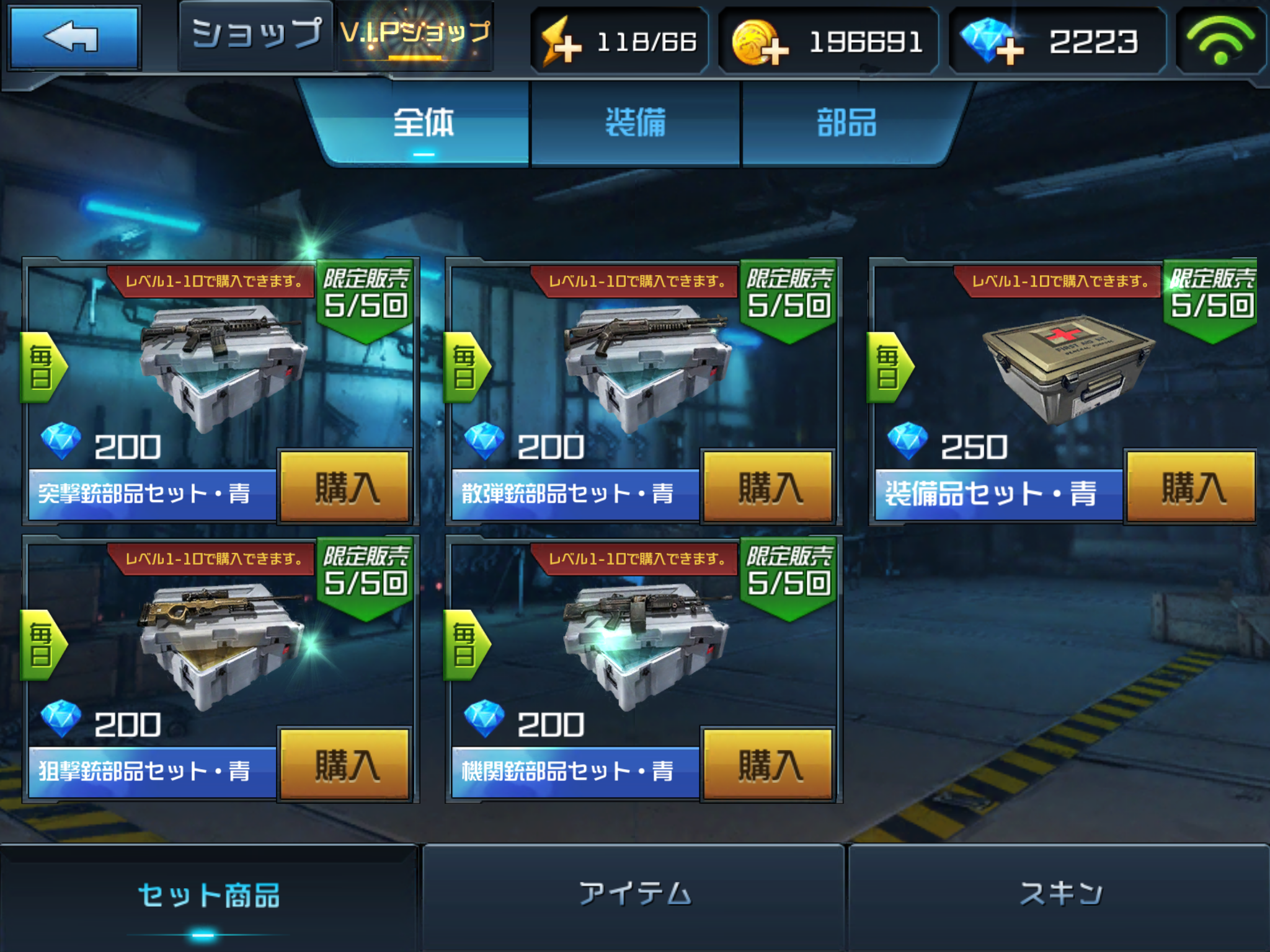
Task: Buy the 狙撃銃部品セット・青 pack
Action: (345, 765)
